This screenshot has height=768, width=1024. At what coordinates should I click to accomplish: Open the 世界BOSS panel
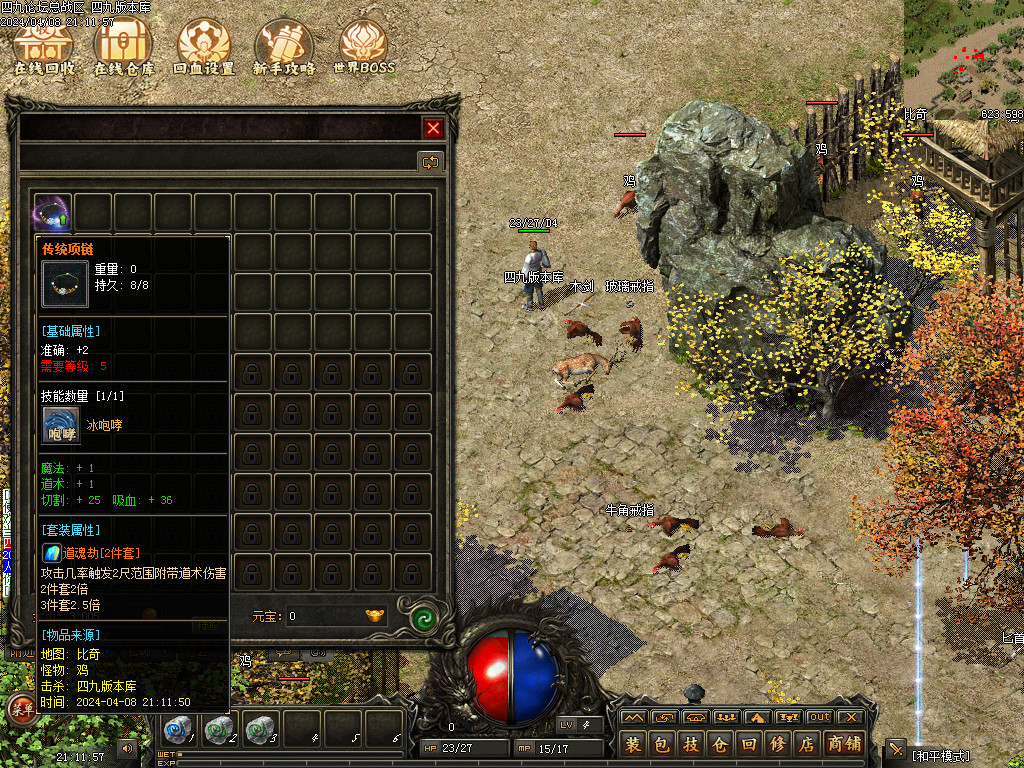(x=363, y=46)
